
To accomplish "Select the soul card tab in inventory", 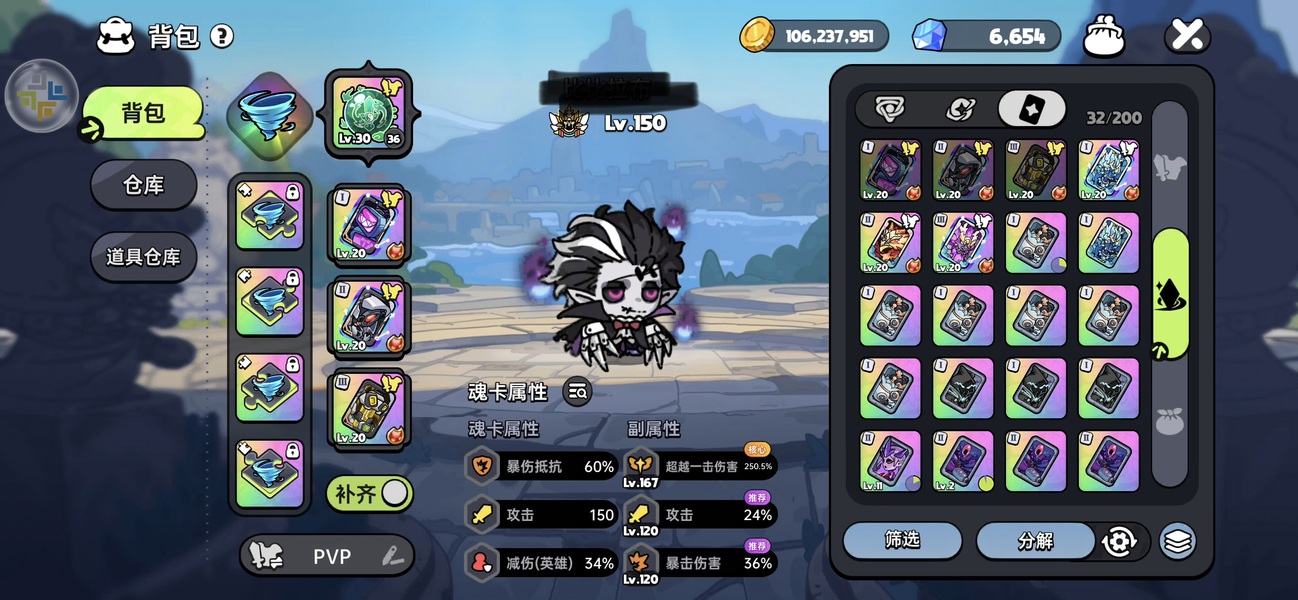I will [1030, 109].
